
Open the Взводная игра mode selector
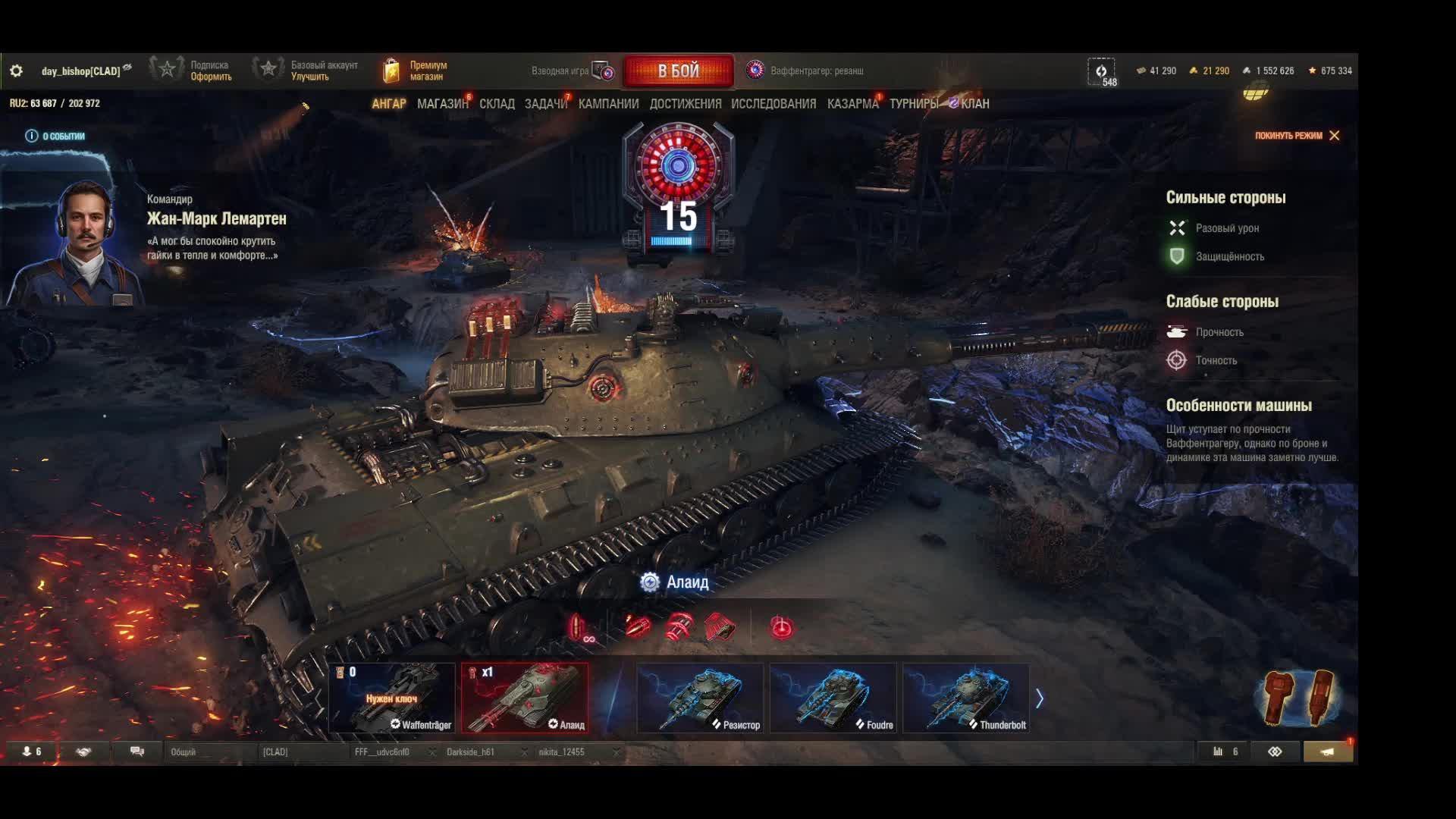pos(572,71)
